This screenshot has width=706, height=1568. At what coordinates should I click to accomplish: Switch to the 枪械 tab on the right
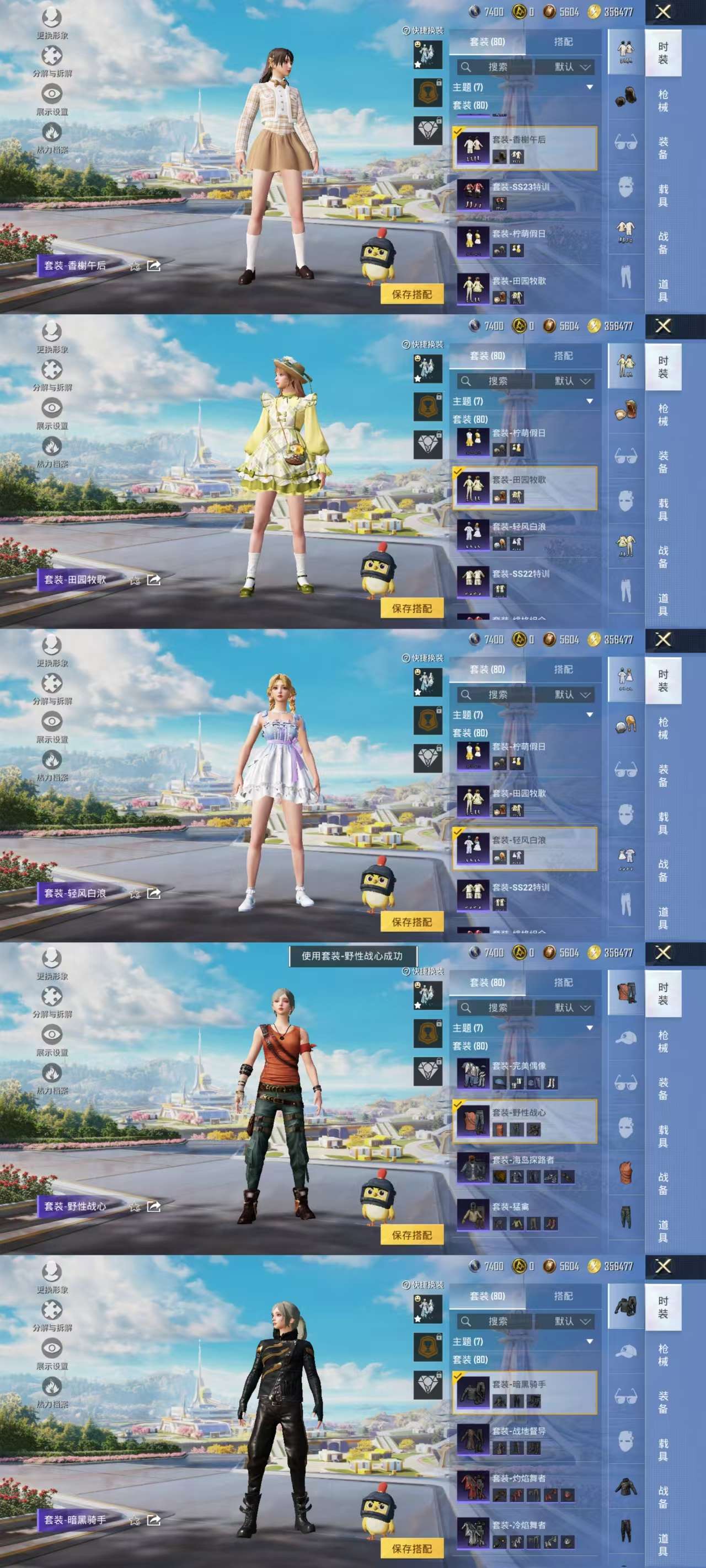(665, 101)
